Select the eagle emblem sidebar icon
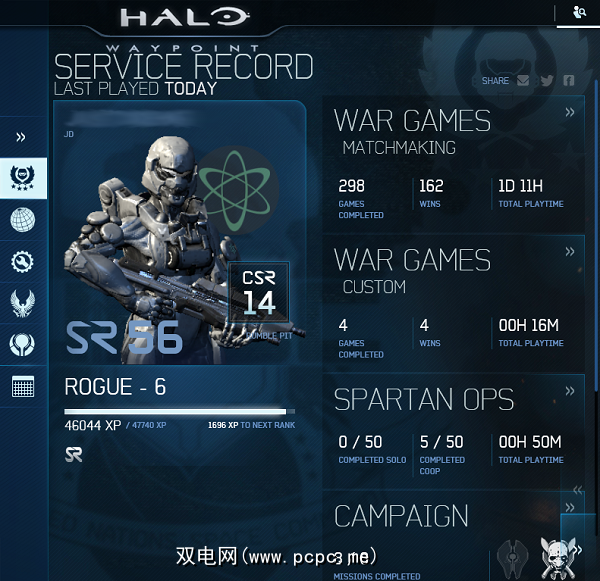The height and width of the screenshot is (581, 600). pos(23,303)
